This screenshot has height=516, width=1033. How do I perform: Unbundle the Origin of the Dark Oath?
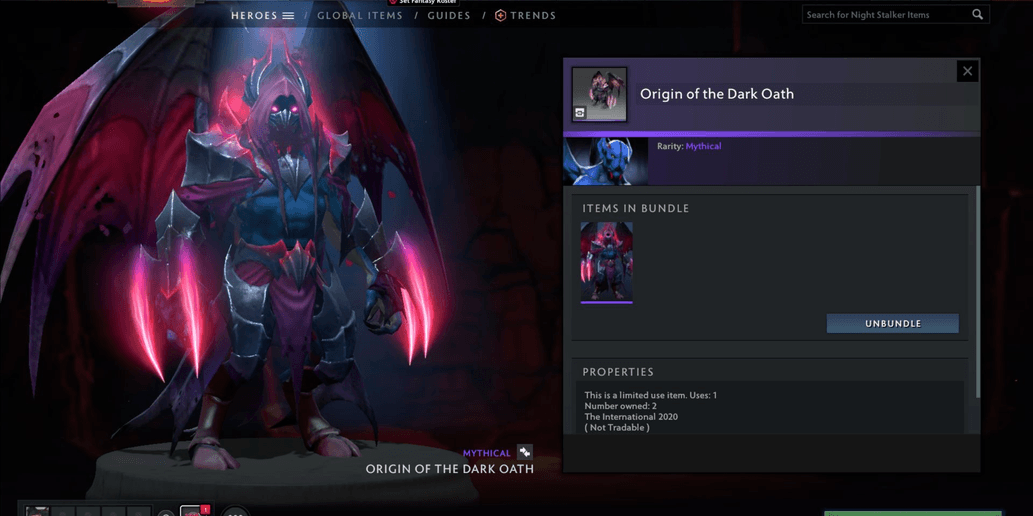coord(892,324)
